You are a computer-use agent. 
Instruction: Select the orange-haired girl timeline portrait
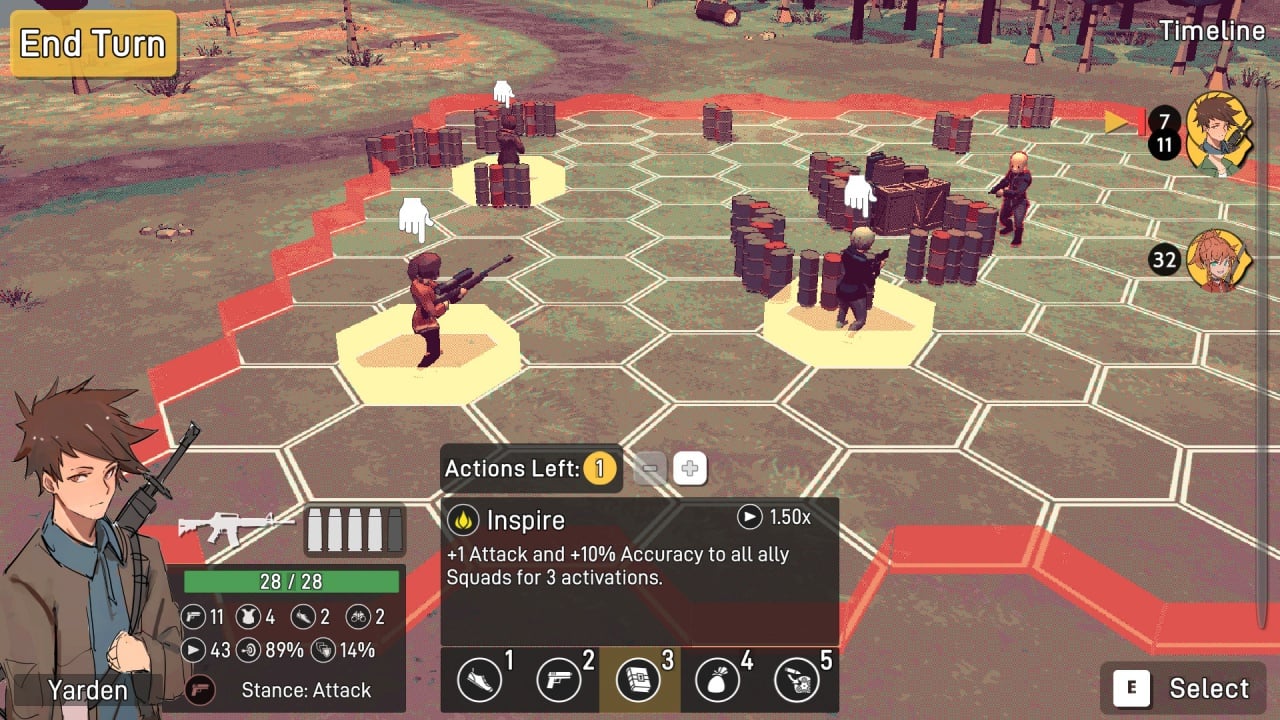click(x=1219, y=261)
